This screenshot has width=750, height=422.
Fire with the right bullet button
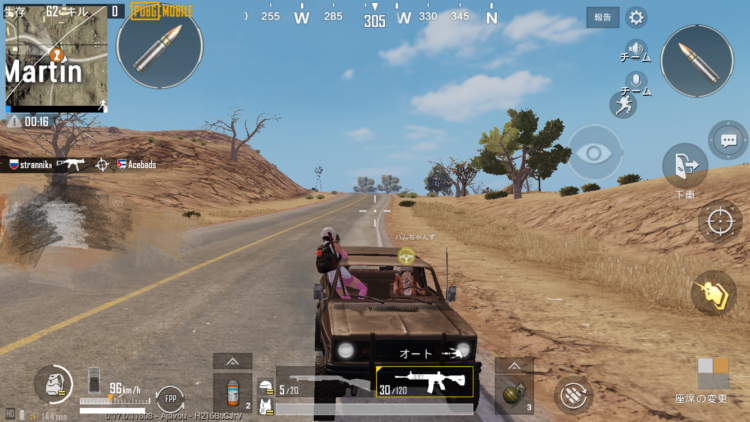[x=697, y=61]
